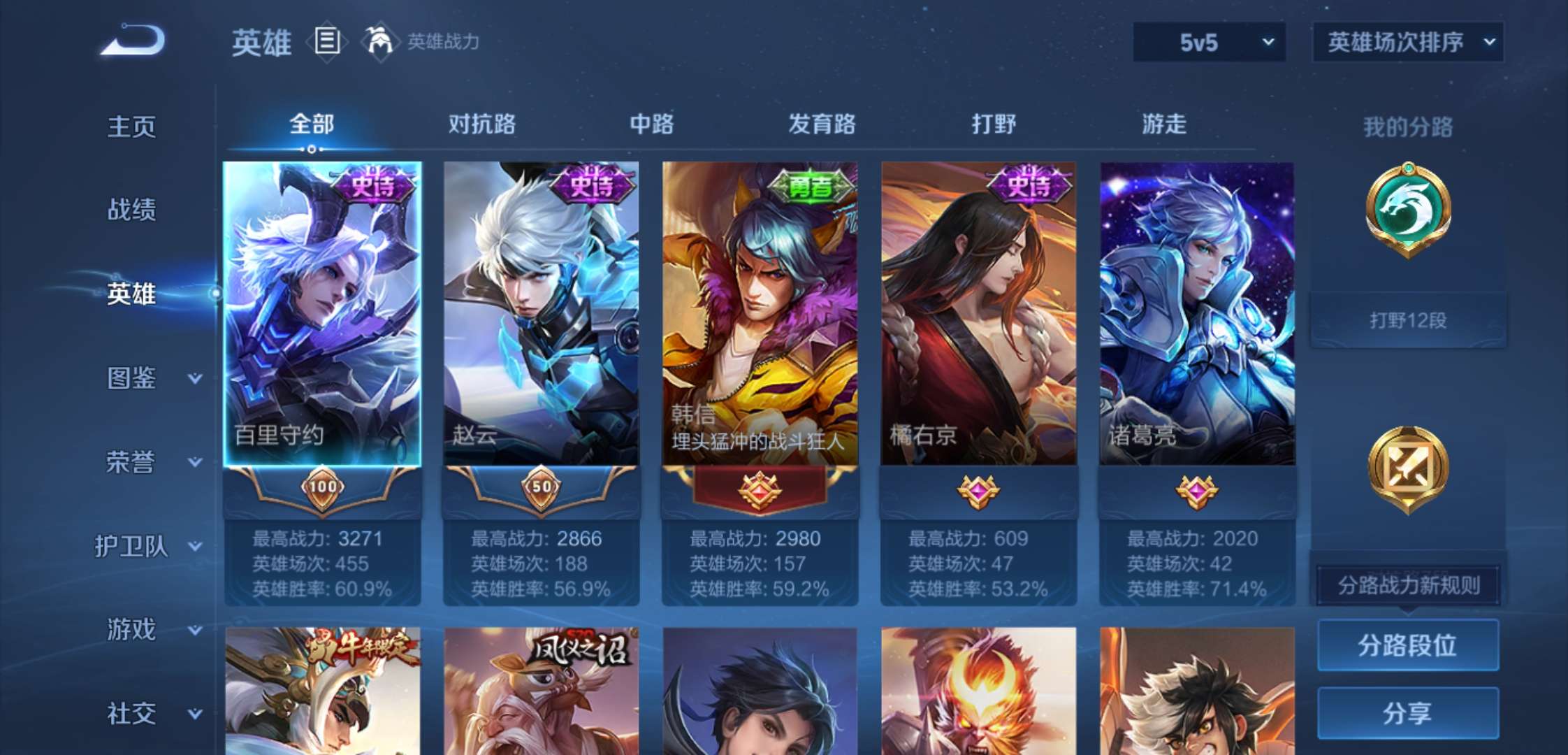Open the 英雄场次排序 sorting dropdown
The width and height of the screenshot is (1568, 755).
click(1407, 42)
